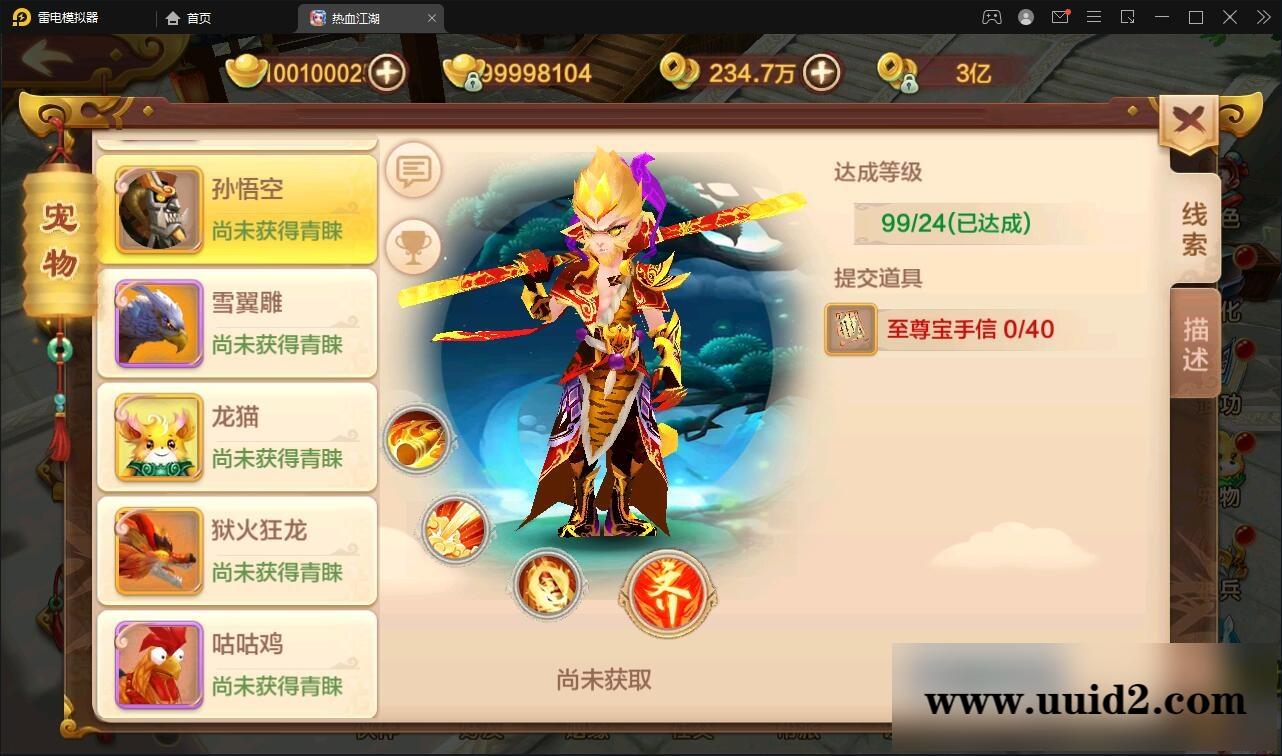Image resolution: width=1282 pixels, height=756 pixels.
Task: Click the user account avatar icon in toolbar
Action: (1024, 17)
